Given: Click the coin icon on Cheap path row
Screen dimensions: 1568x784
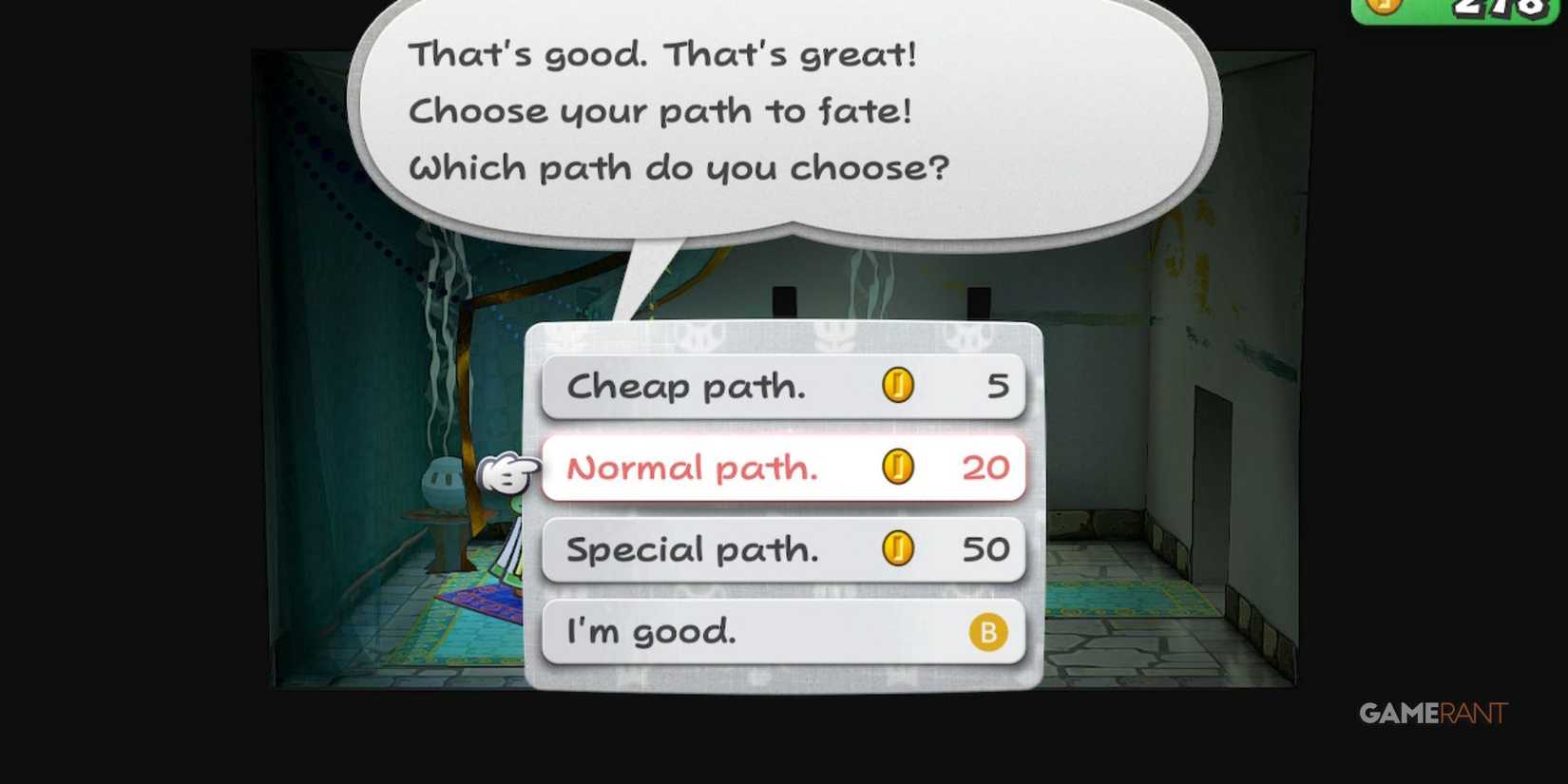Looking at the screenshot, I should [x=897, y=385].
